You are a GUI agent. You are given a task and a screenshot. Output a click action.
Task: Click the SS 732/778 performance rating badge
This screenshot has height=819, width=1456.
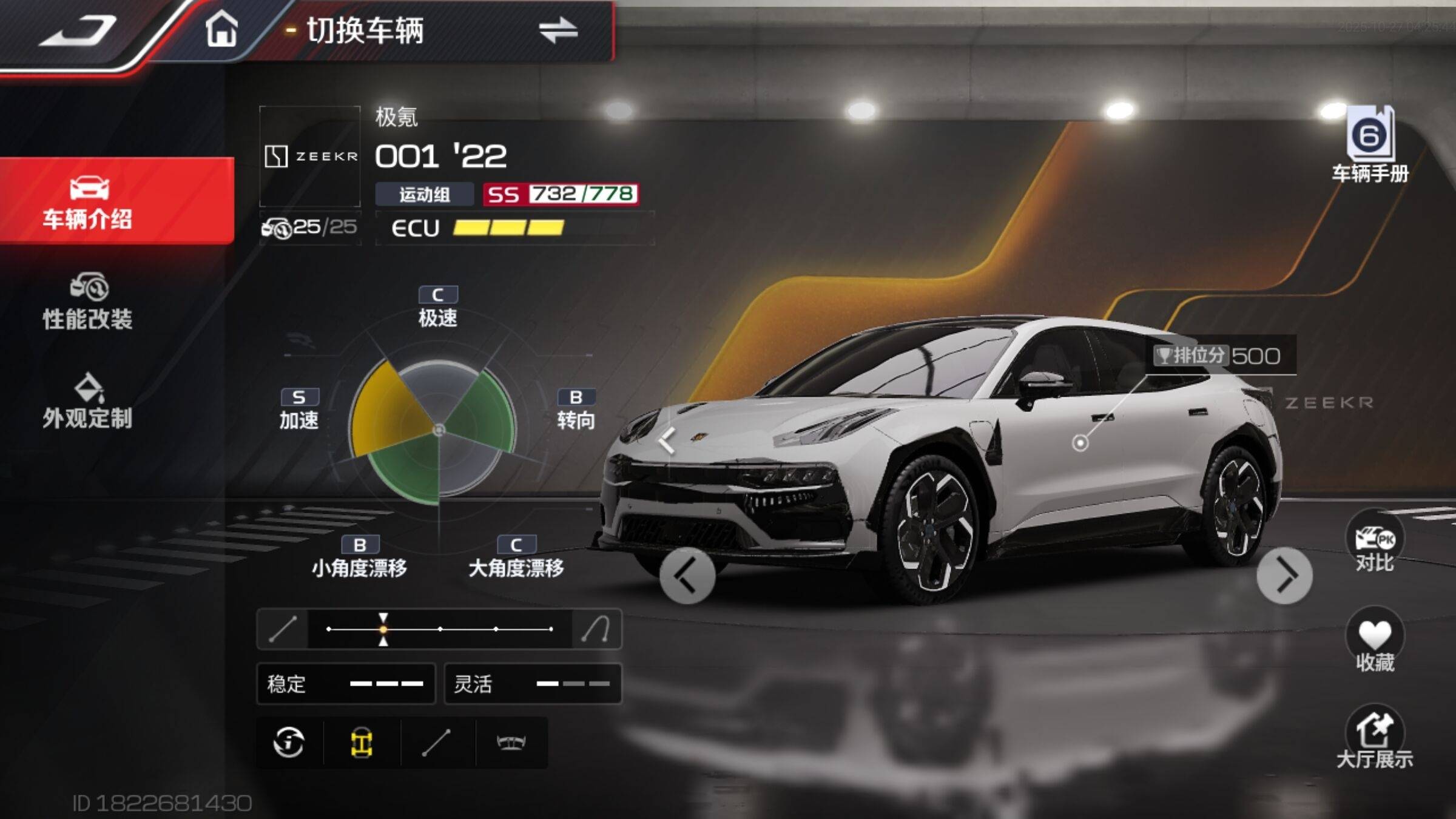click(561, 194)
